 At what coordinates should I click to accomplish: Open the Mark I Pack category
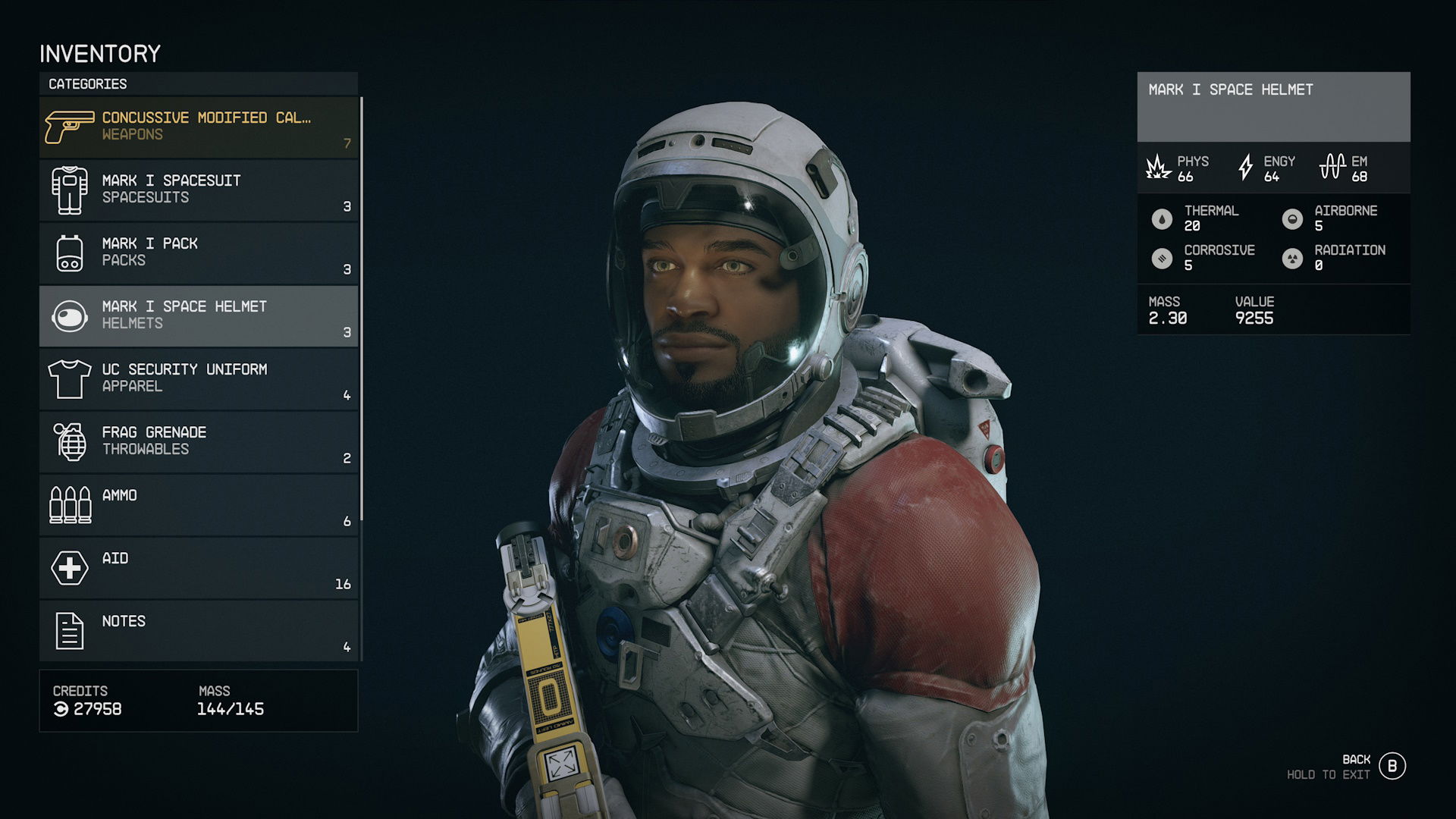point(199,253)
